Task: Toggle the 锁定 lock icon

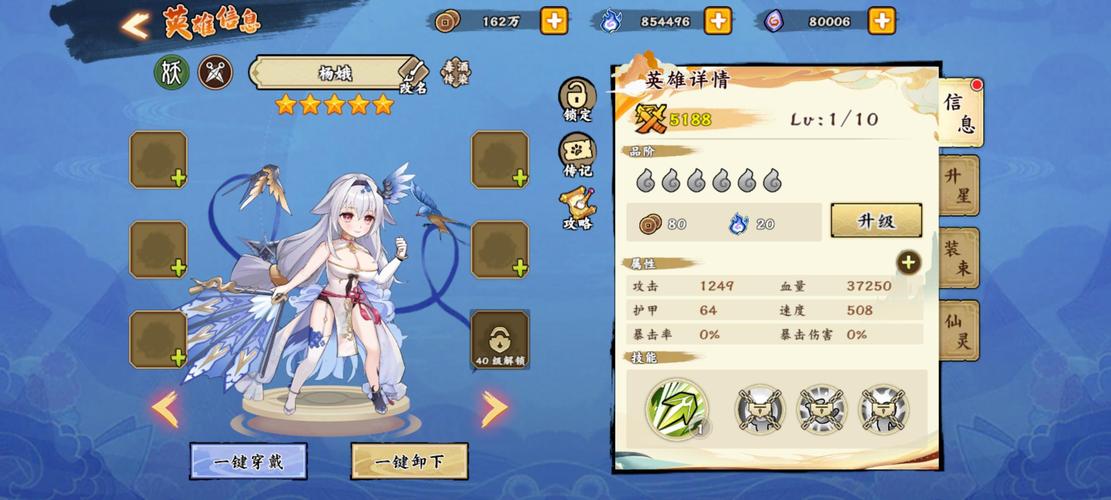Action: coord(577,98)
